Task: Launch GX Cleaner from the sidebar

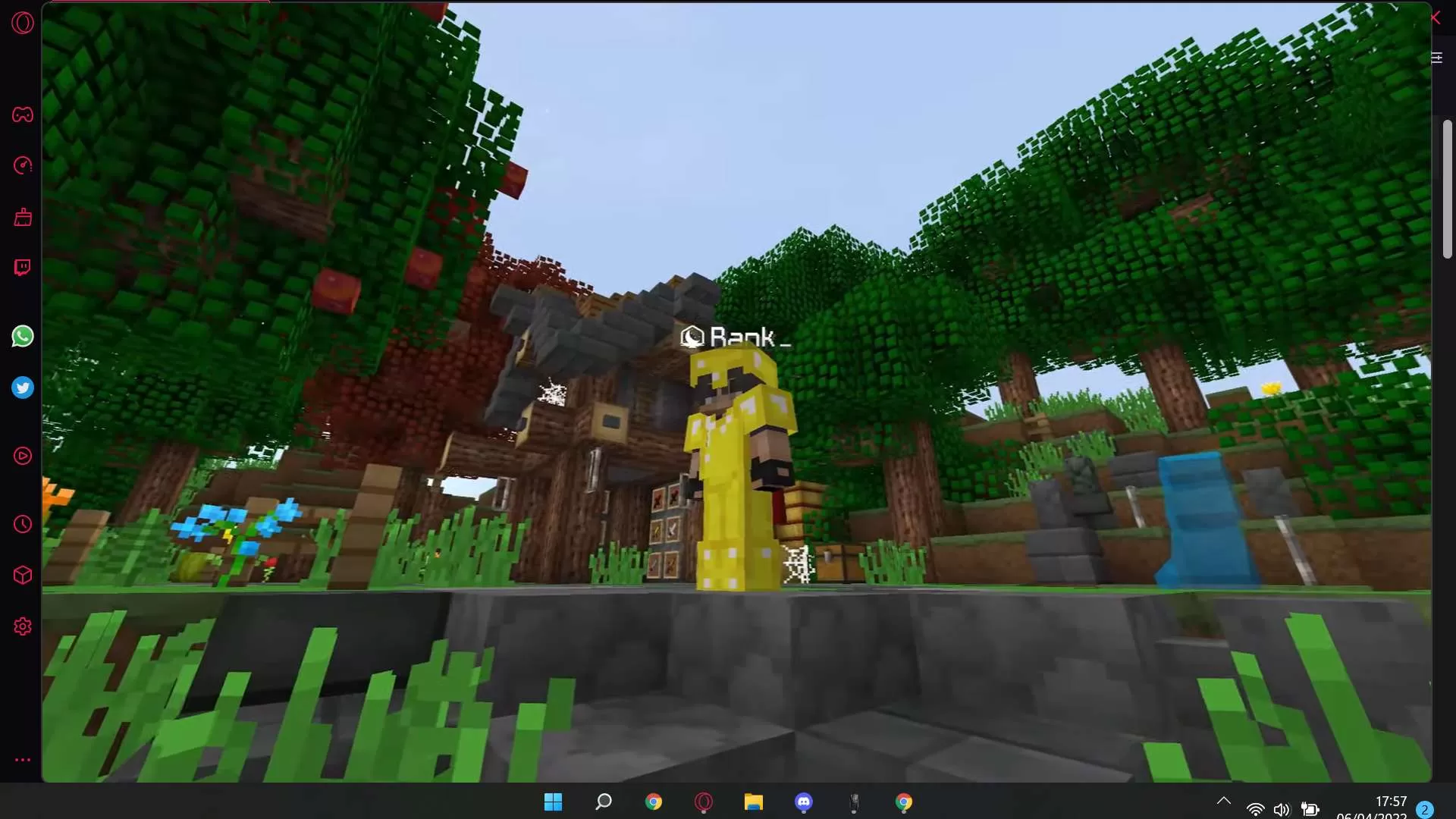Action: [23, 218]
